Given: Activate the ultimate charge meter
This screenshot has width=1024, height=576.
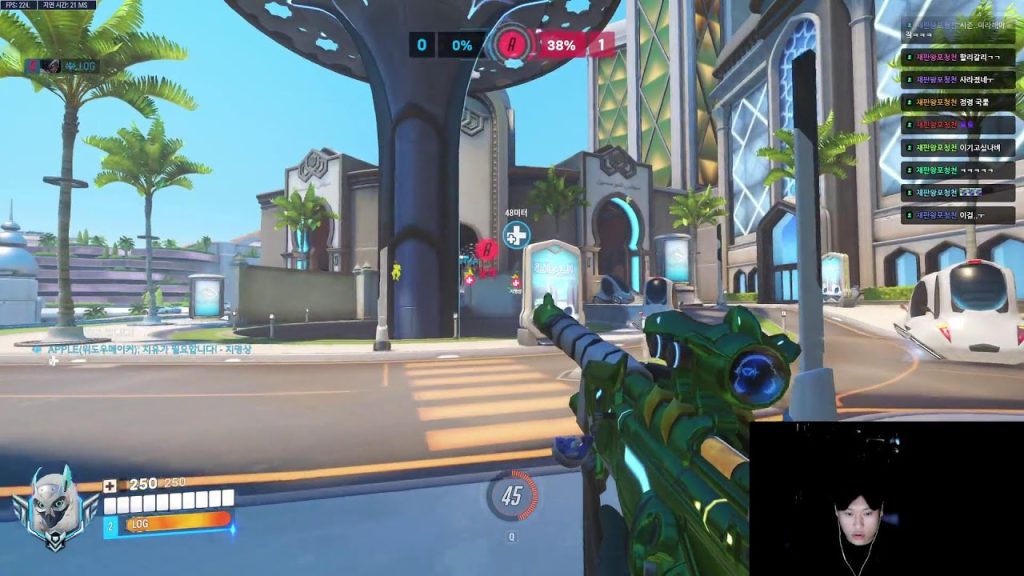Looking at the screenshot, I should 513,496.
